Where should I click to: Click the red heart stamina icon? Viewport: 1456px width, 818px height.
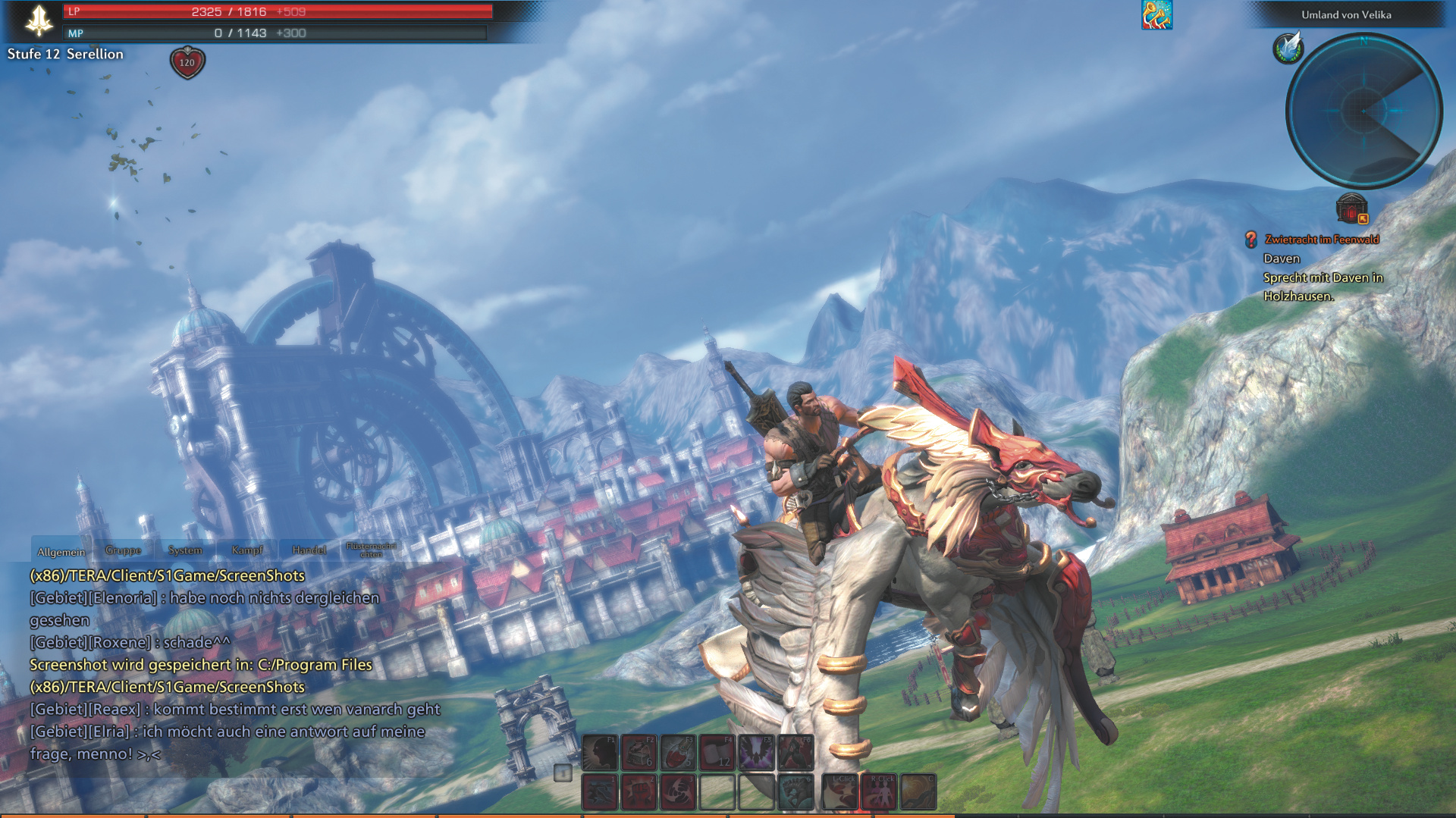pos(187,62)
